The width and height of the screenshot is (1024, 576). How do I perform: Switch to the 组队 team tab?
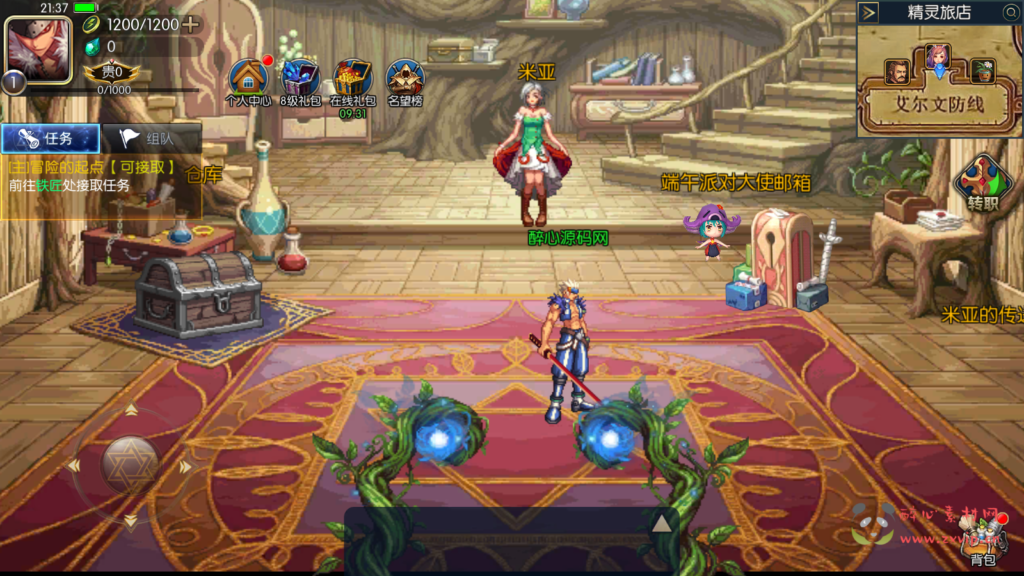[x=152, y=138]
